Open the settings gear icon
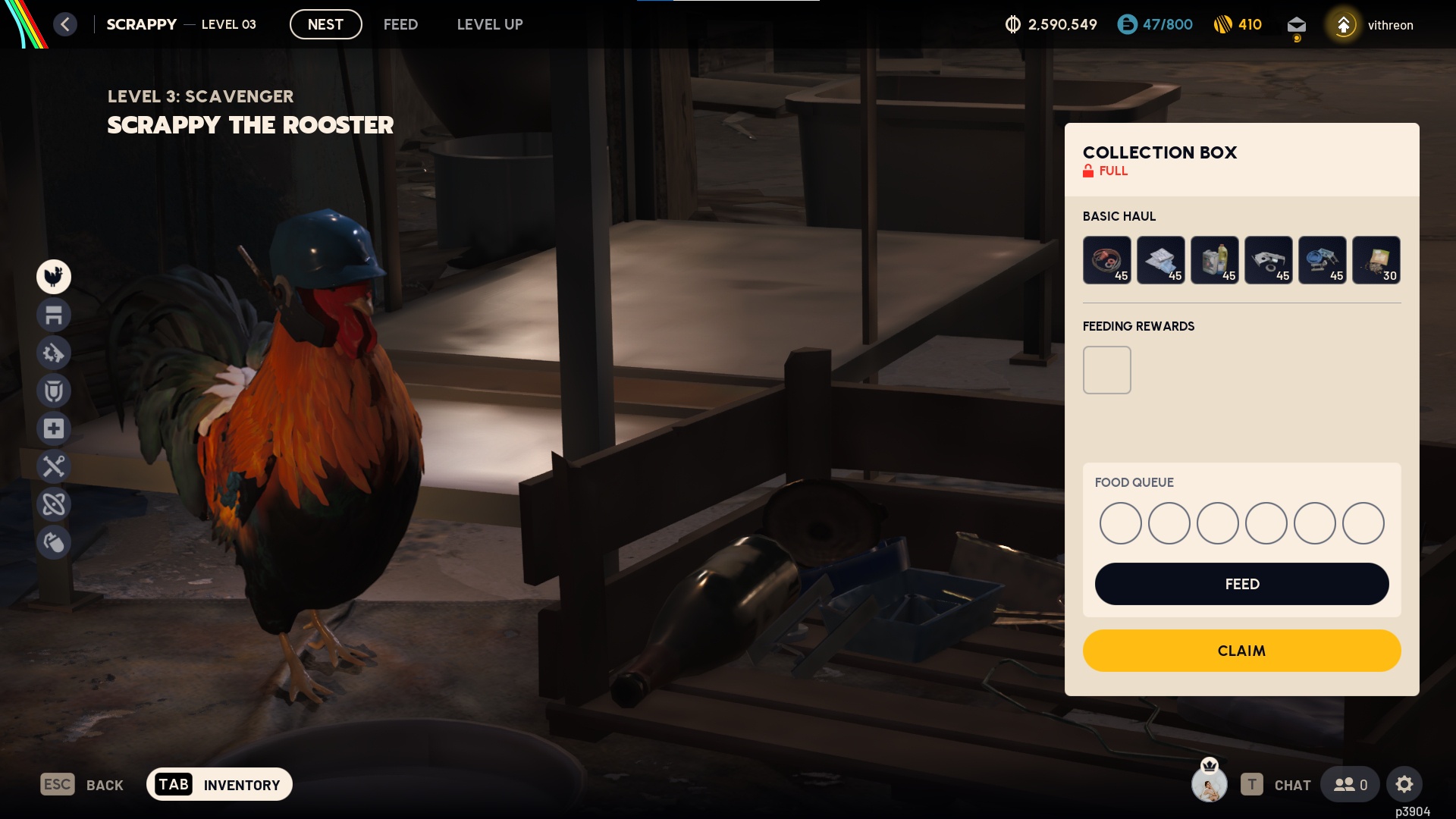1456x819 pixels. click(1404, 784)
